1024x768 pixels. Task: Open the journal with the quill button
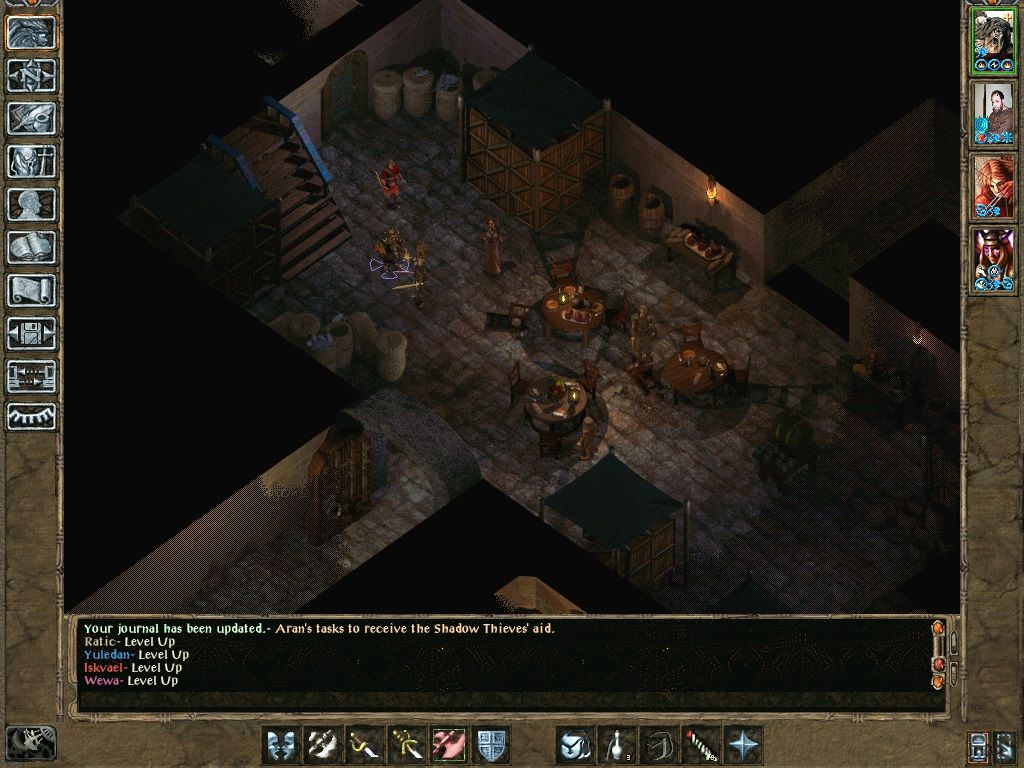[x=32, y=118]
